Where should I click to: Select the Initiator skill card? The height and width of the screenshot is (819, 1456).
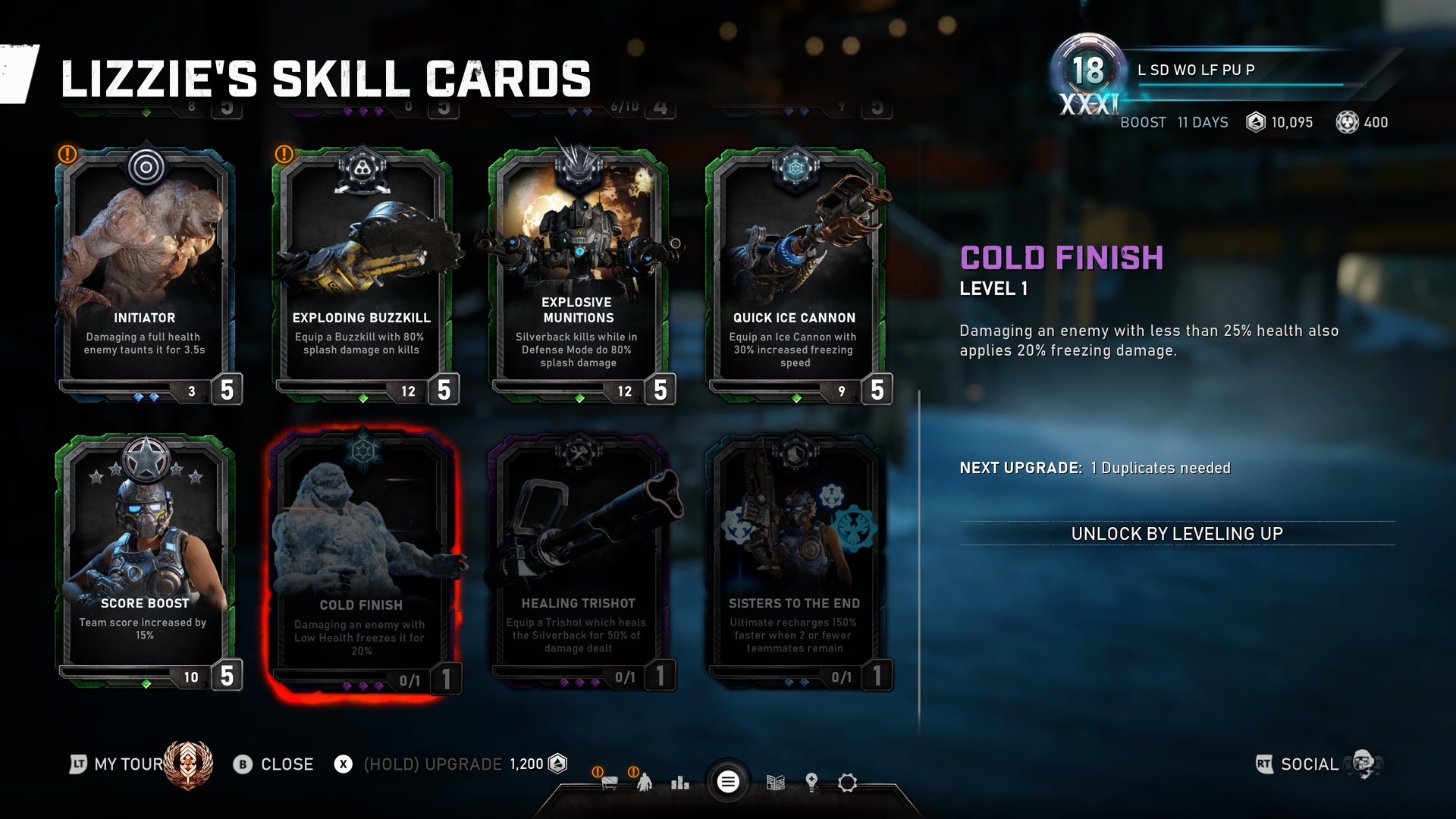point(145,273)
